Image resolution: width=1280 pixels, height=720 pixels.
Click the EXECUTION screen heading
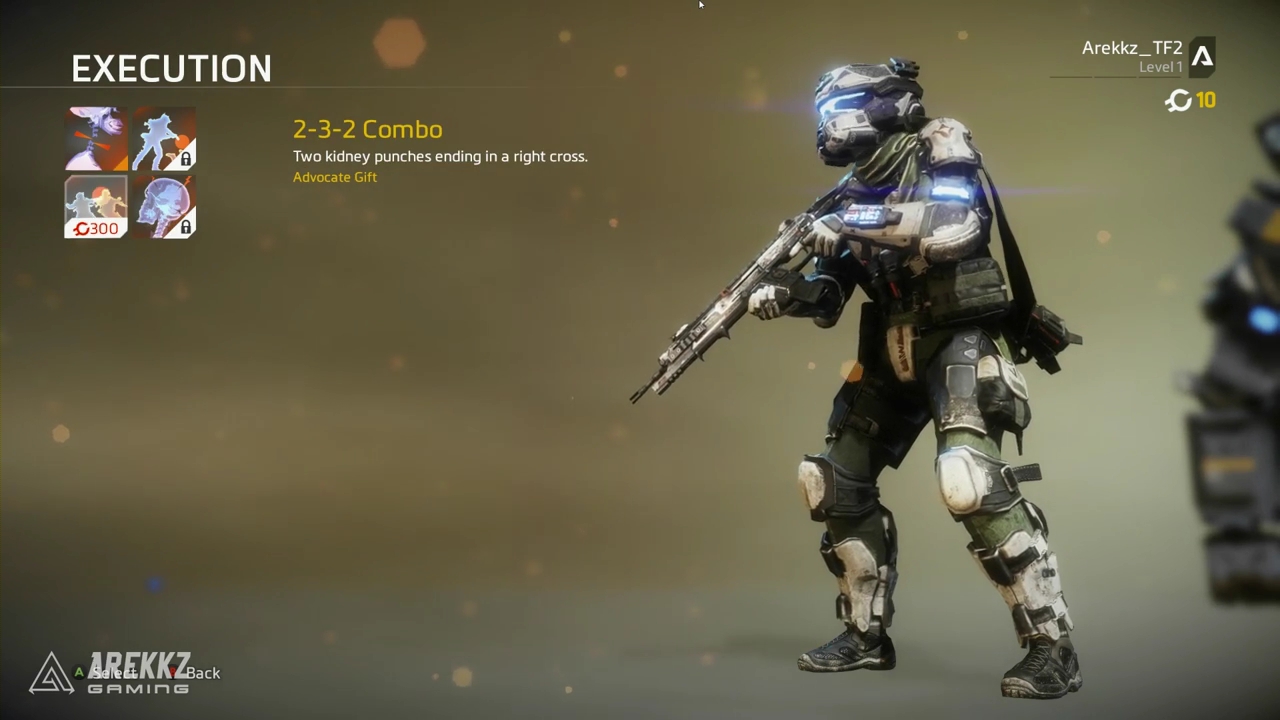(x=171, y=68)
